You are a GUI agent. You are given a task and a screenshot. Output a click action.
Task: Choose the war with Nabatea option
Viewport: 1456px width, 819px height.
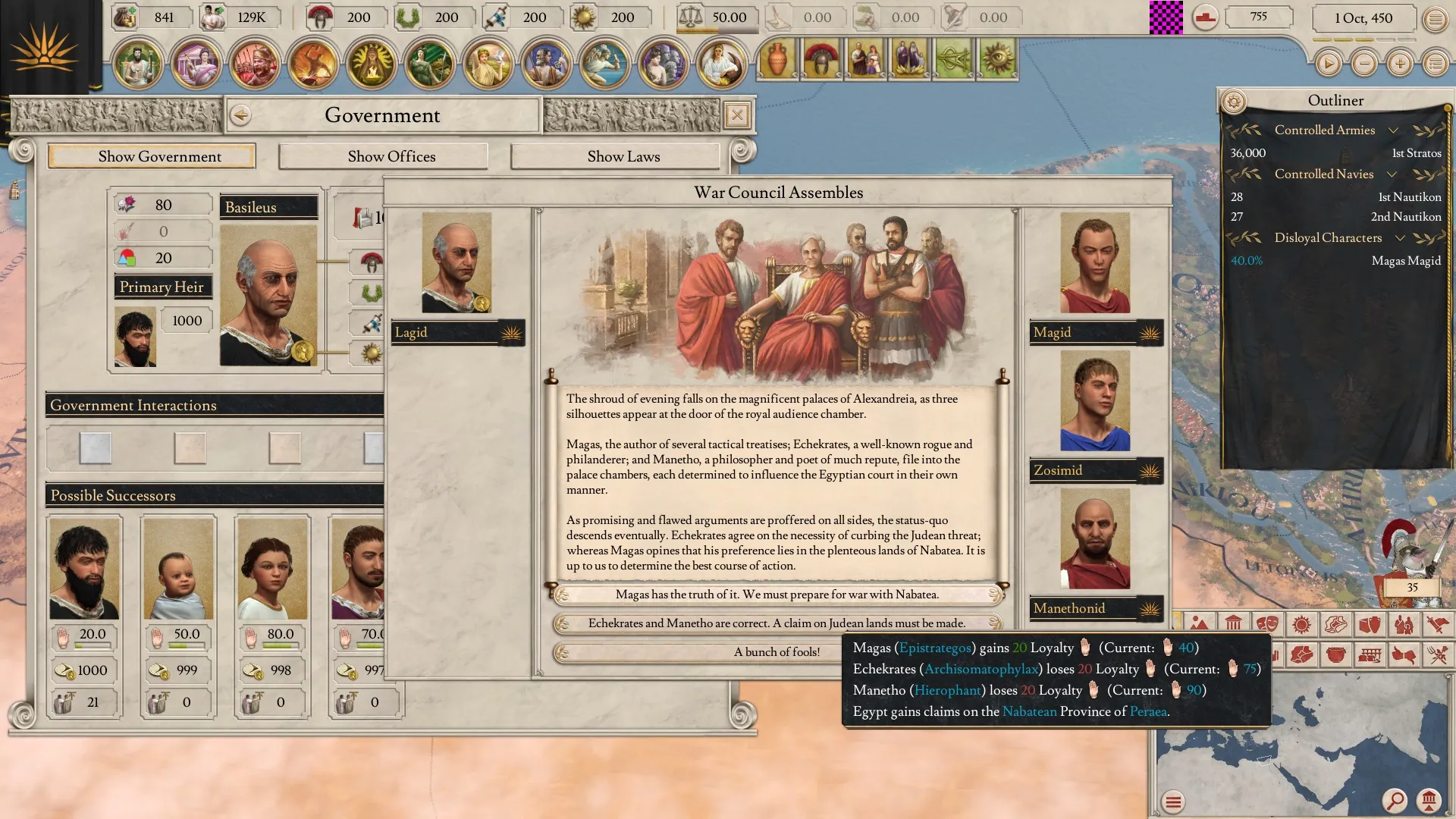click(777, 595)
